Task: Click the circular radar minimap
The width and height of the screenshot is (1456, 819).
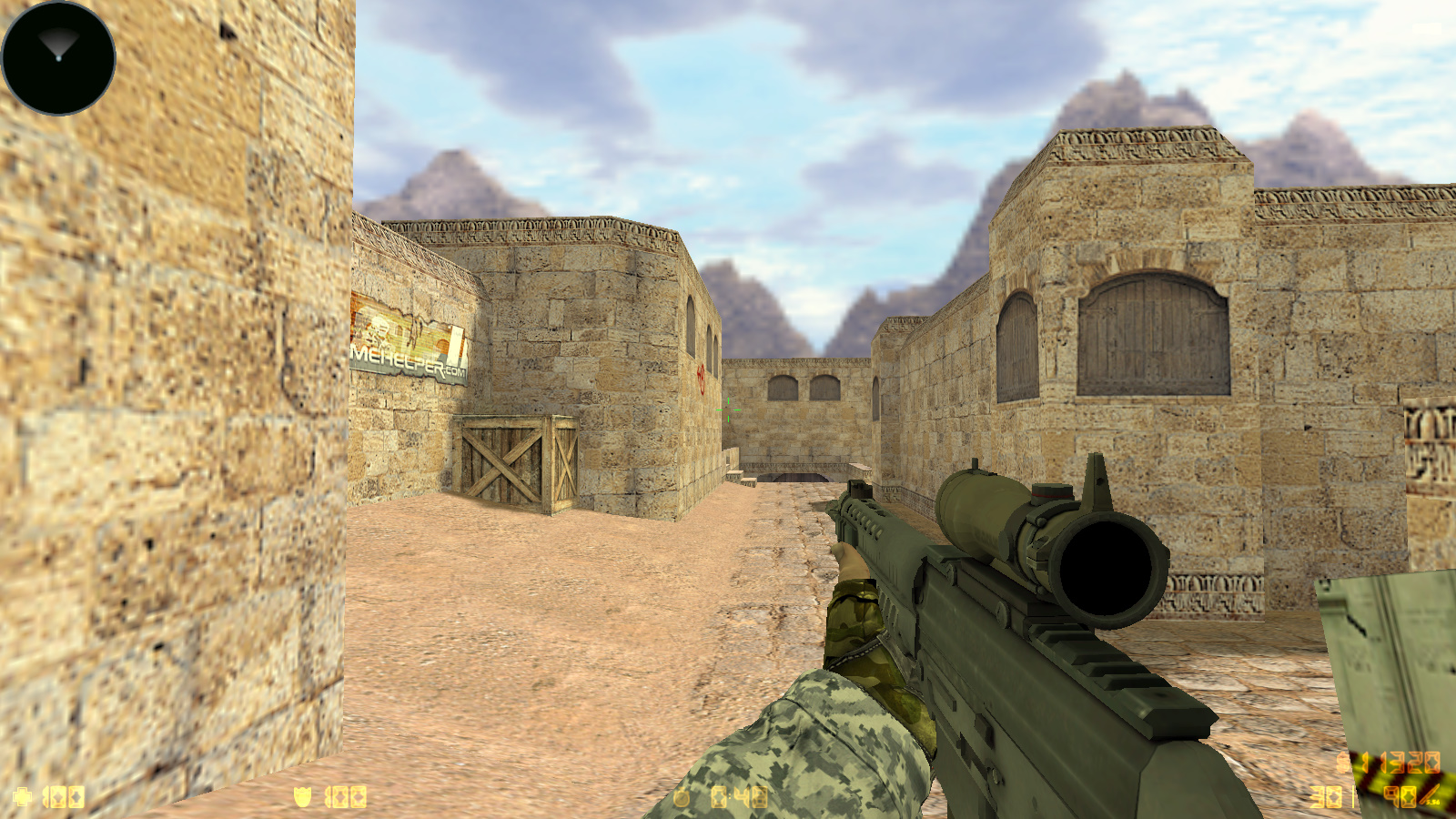Action: click(58, 58)
